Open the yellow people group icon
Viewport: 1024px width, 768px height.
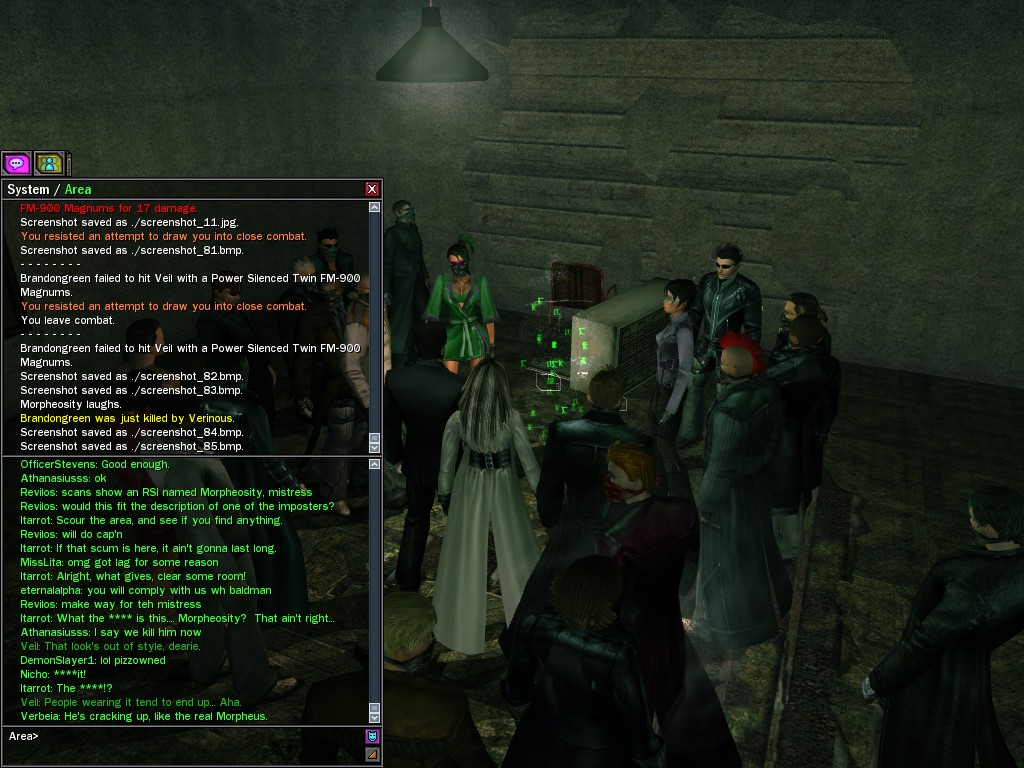click(49, 163)
